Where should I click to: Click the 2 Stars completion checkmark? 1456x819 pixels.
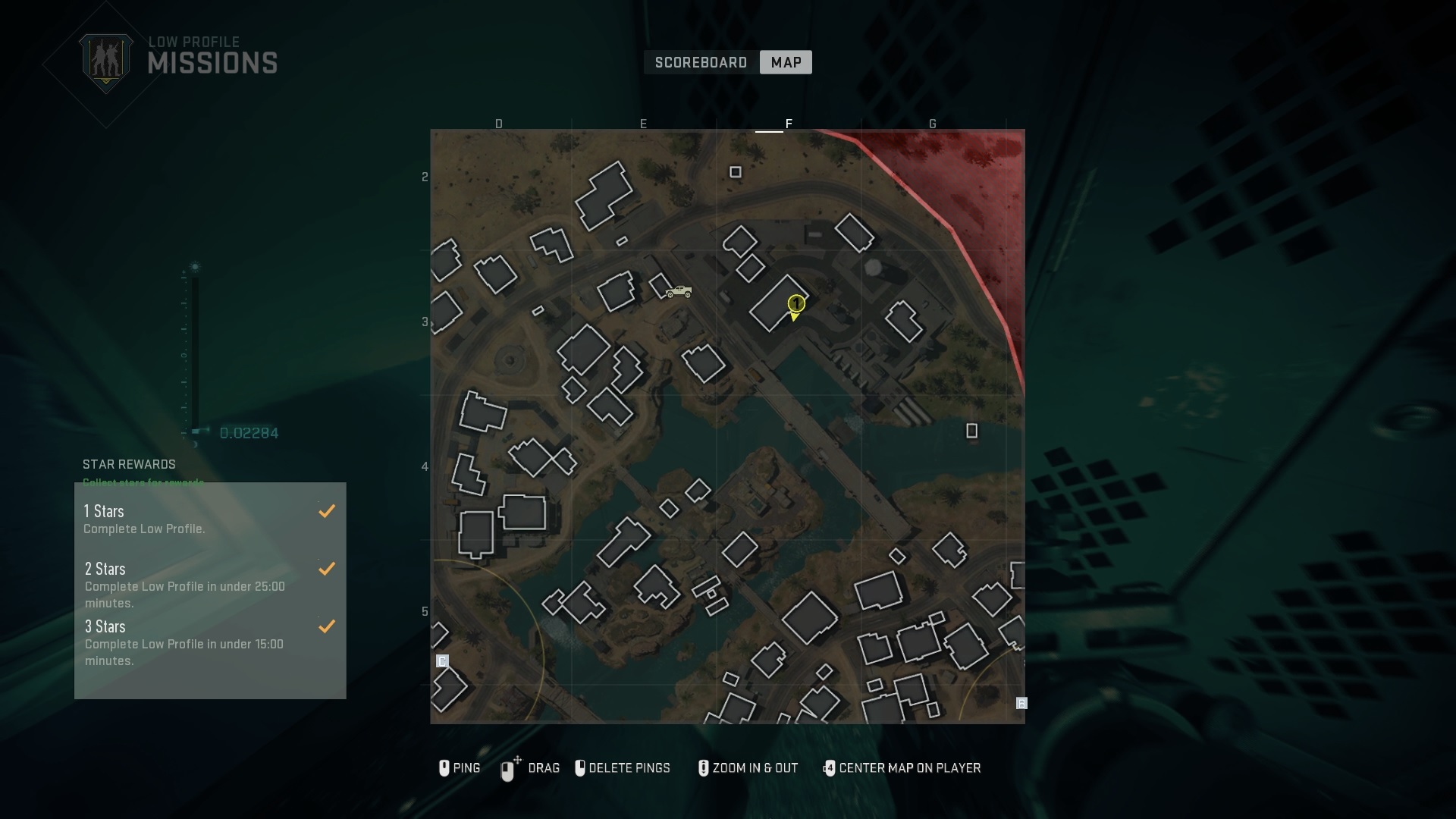[327, 569]
